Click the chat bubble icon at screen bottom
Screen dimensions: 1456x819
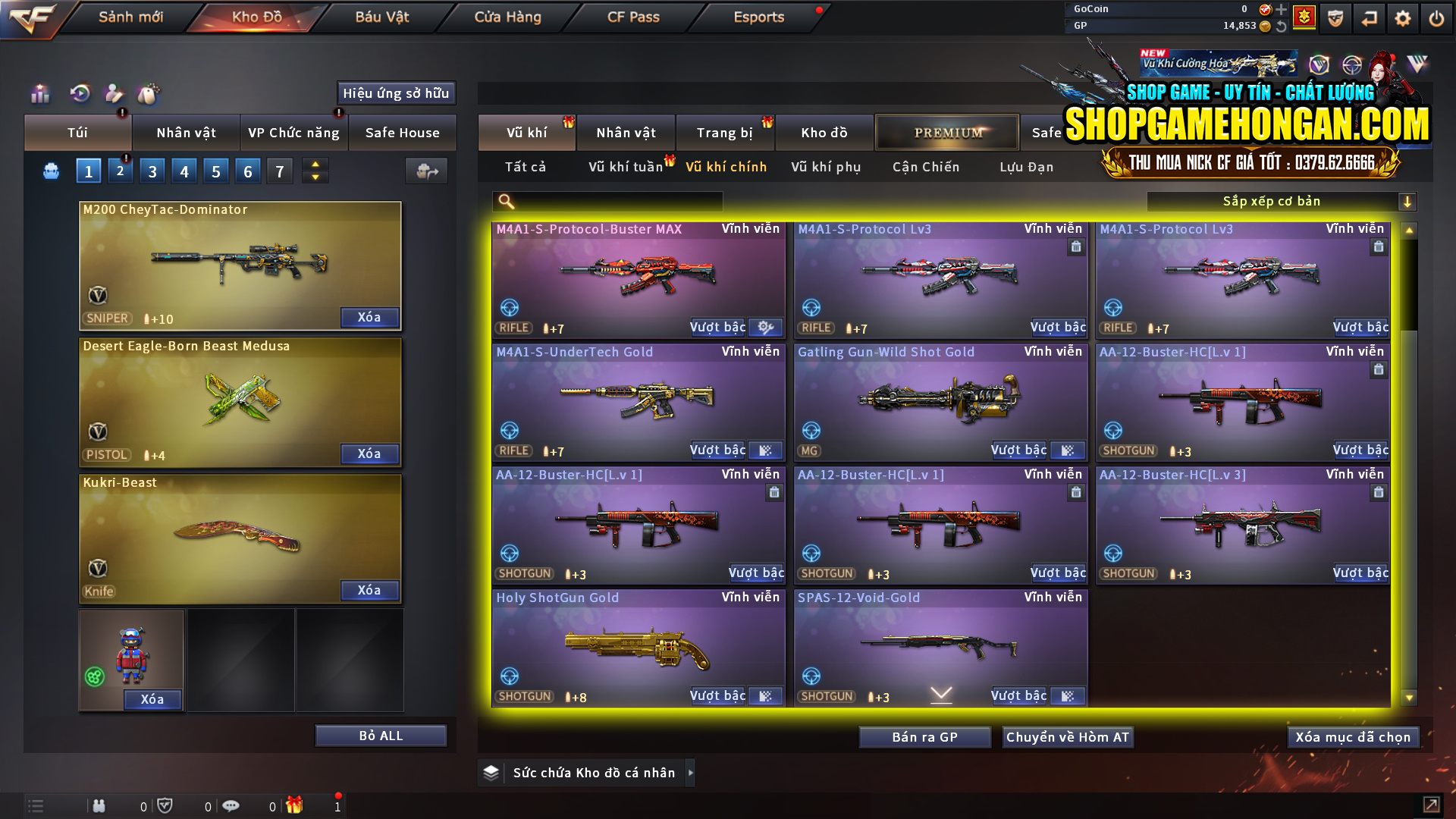[x=231, y=806]
